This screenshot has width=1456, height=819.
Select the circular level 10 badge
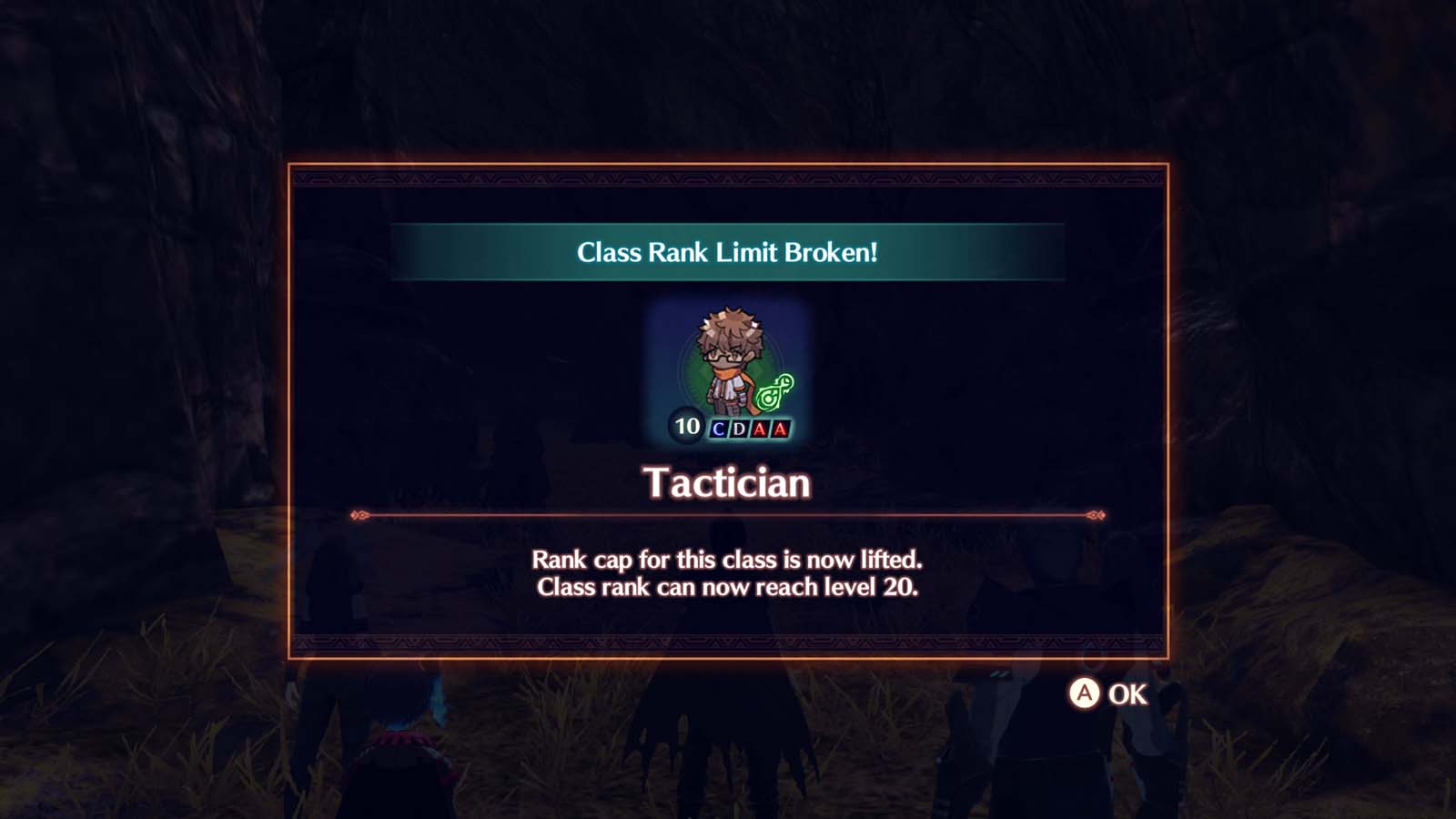(x=684, y=426)
